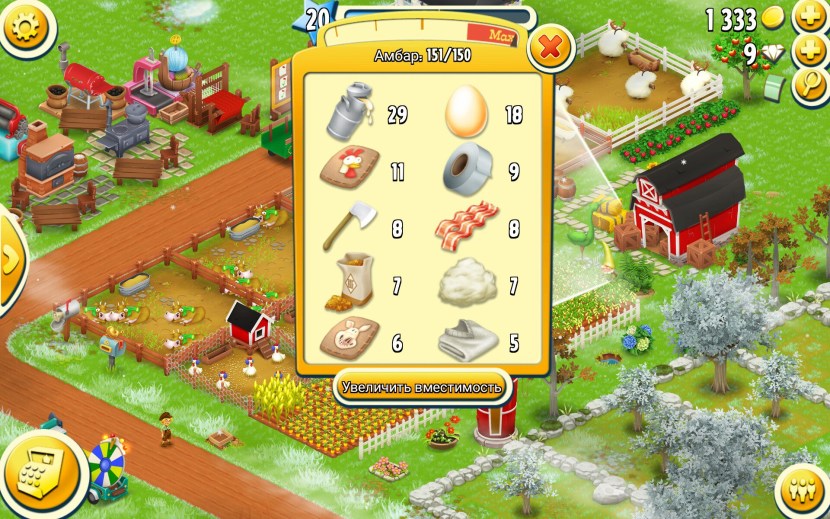The height and width of the screenshot is (519, 830).
Task: Select the bacon strips item
Action: 466,227
